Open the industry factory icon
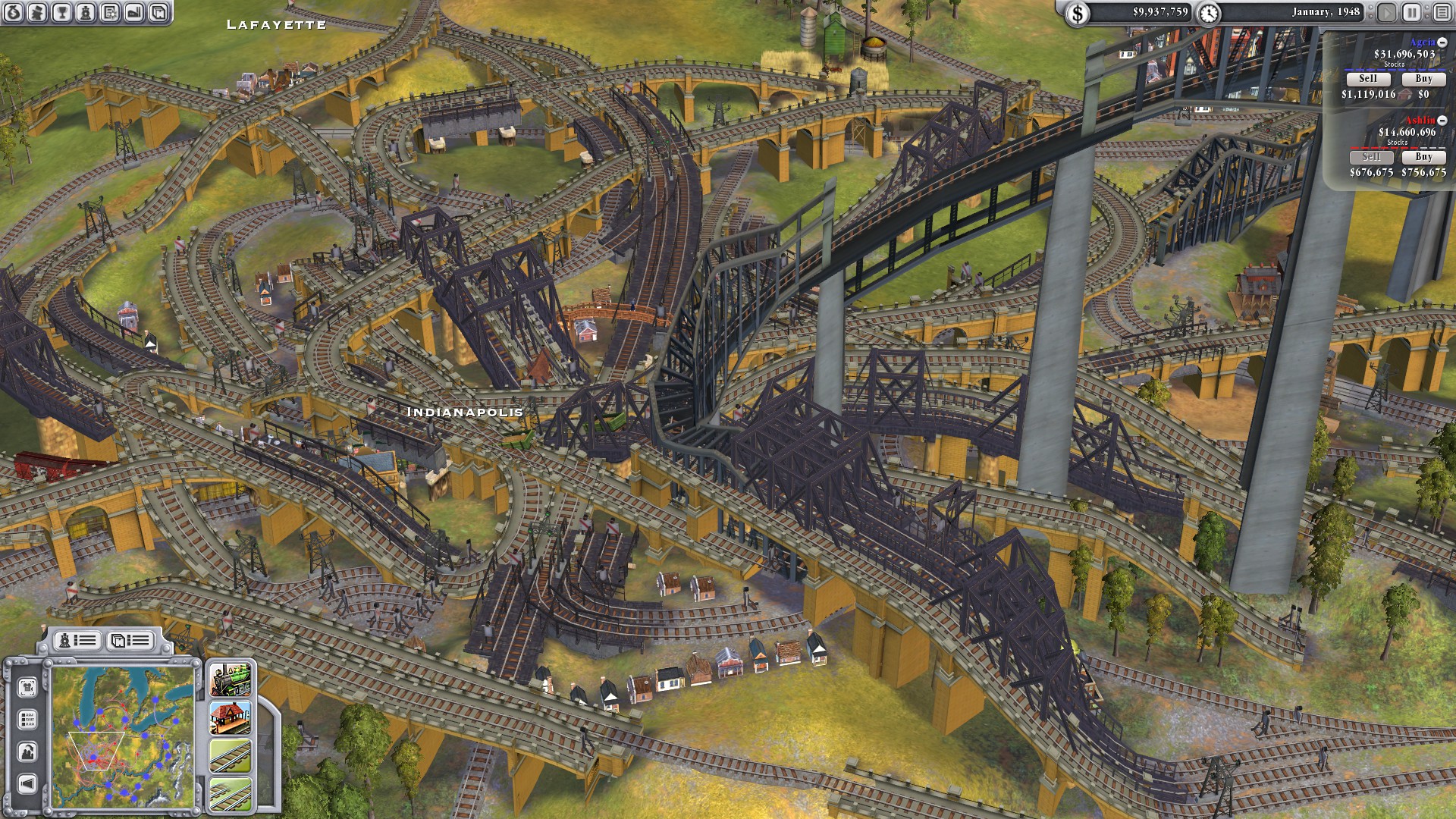The height and width of the screenshot is (819, 1456). pyautogui.click(x=134, y=13)
